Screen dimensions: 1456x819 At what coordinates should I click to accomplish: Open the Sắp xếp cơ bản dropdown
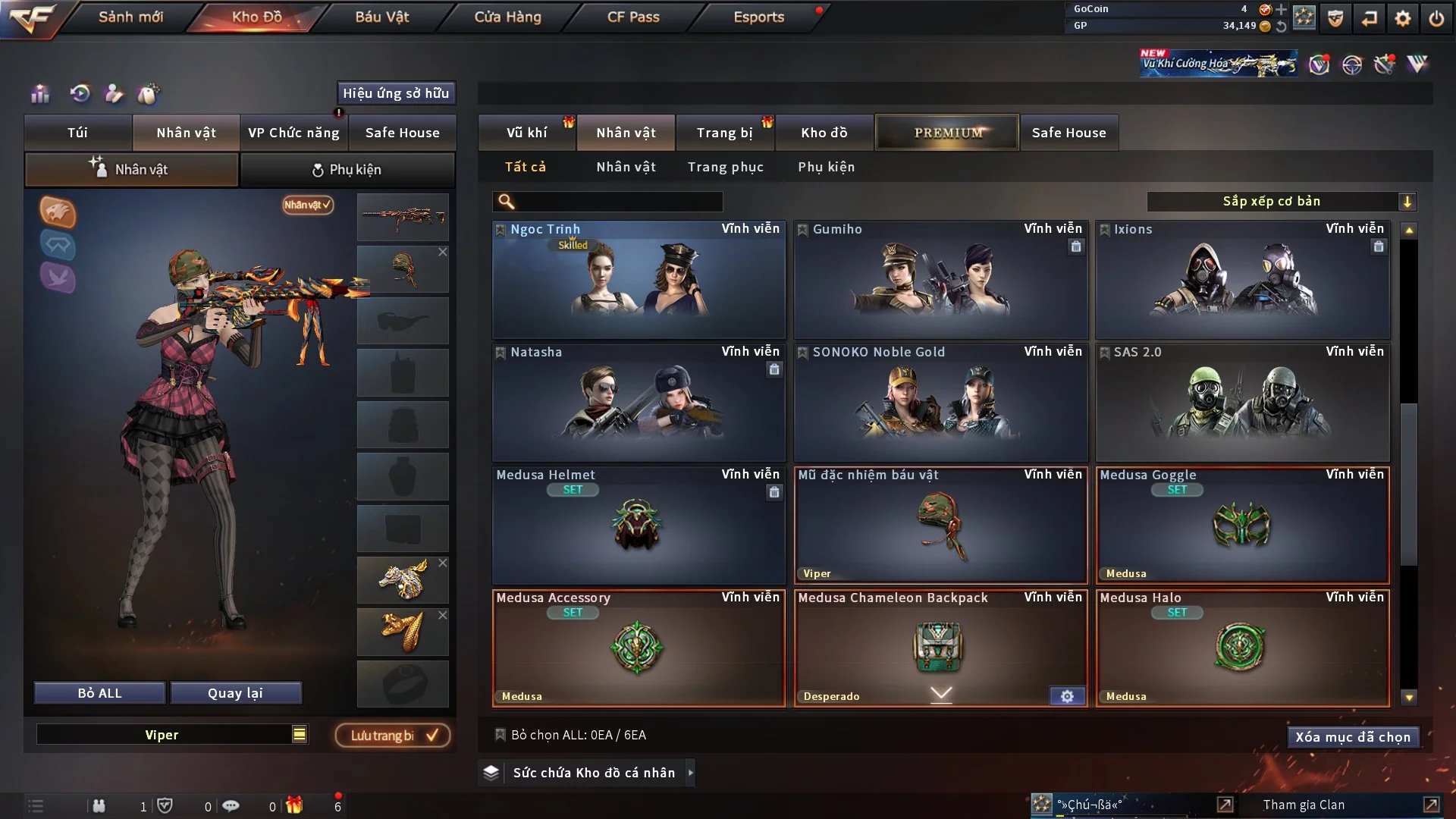click(x=1281, y=201)
